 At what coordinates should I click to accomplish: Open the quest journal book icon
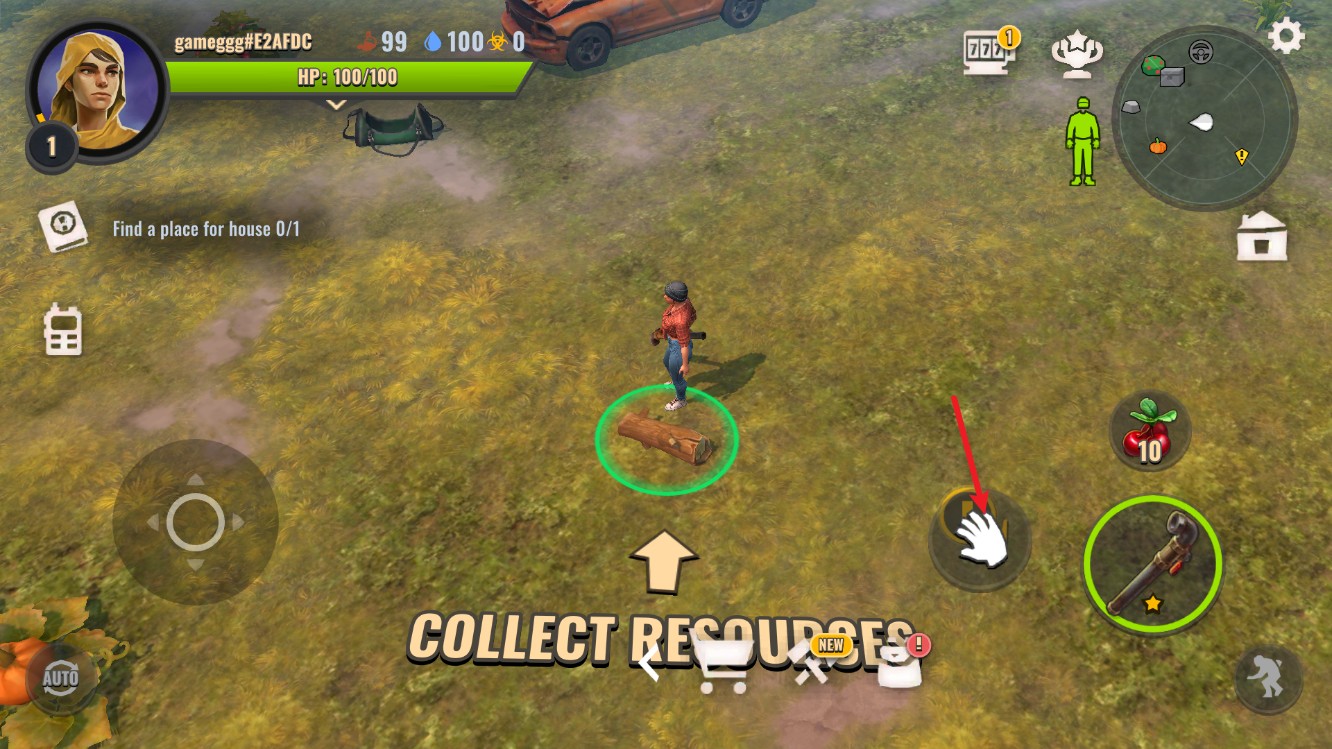coord(63,228)
